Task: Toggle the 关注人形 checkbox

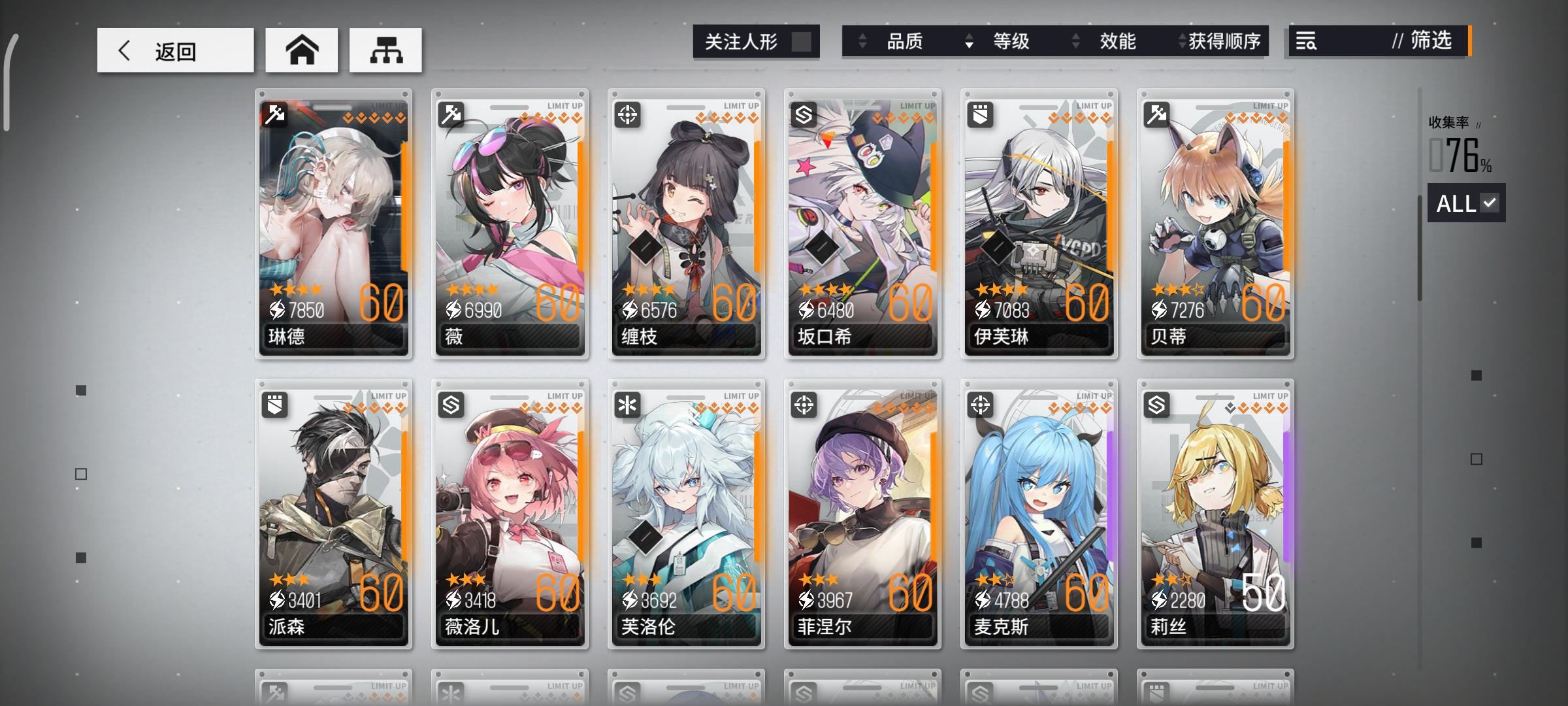Action: 803,41
